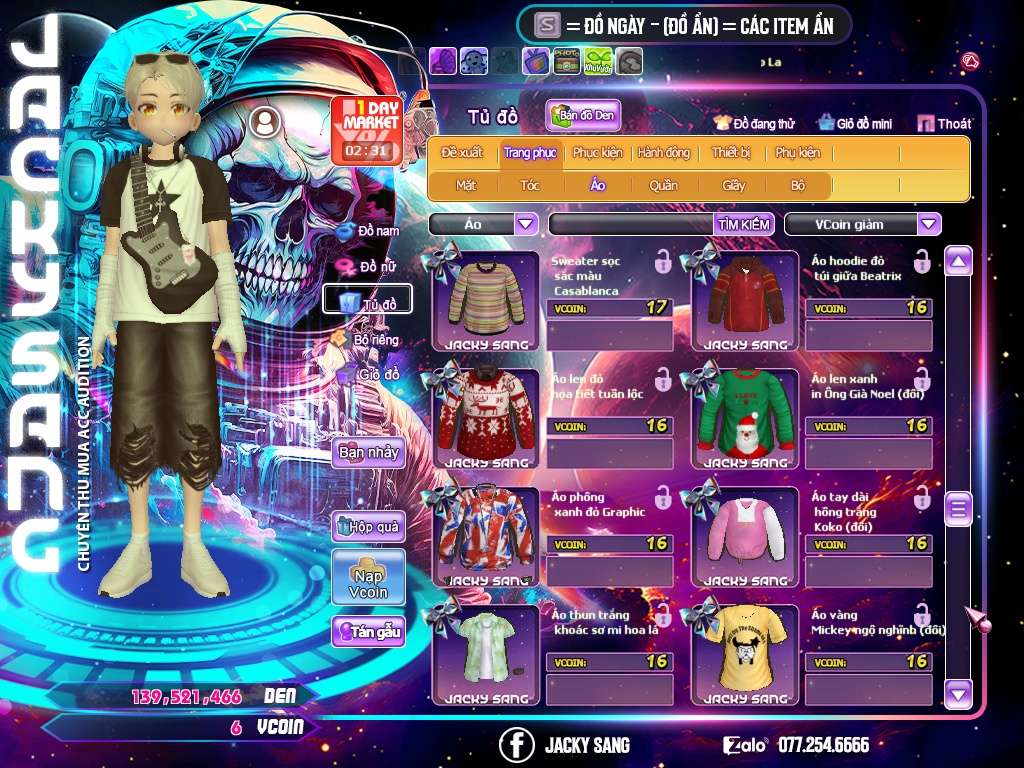Show Đồ đang thử items
Image resolution: width=1024 pixels, height=768 pixels.
[755, 124]
